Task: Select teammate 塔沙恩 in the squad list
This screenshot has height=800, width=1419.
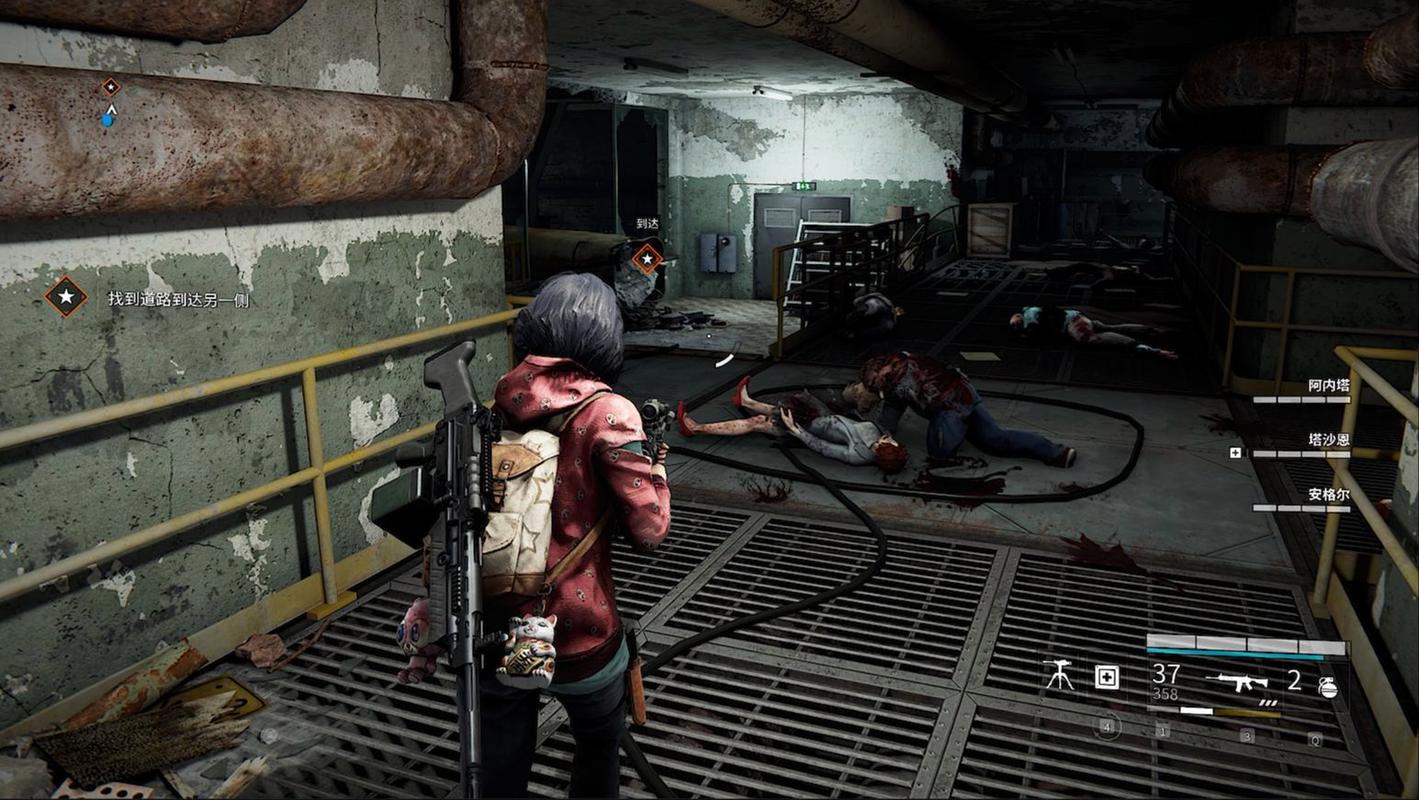Action: tap(1329, 439)
